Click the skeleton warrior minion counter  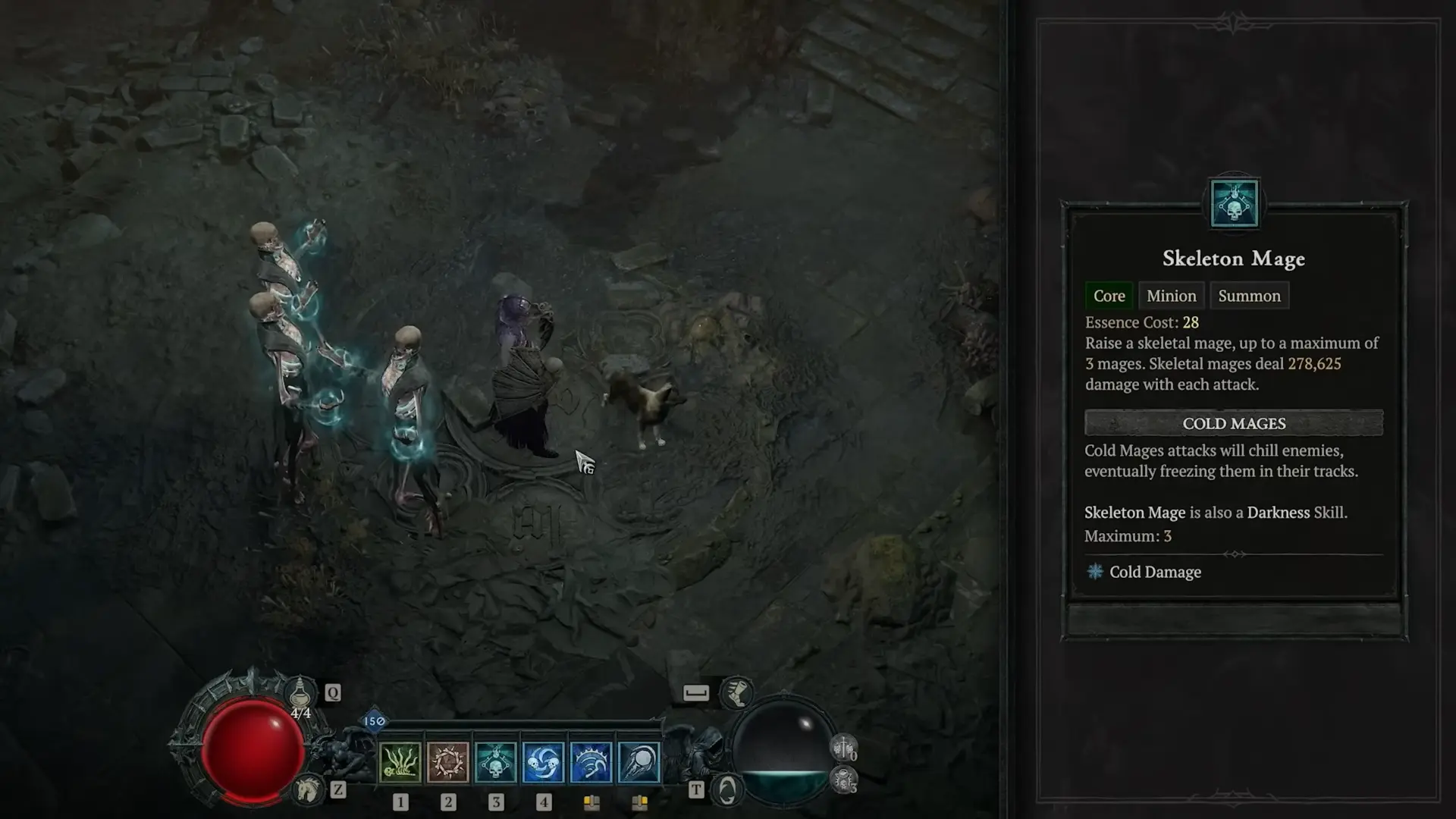843,748
